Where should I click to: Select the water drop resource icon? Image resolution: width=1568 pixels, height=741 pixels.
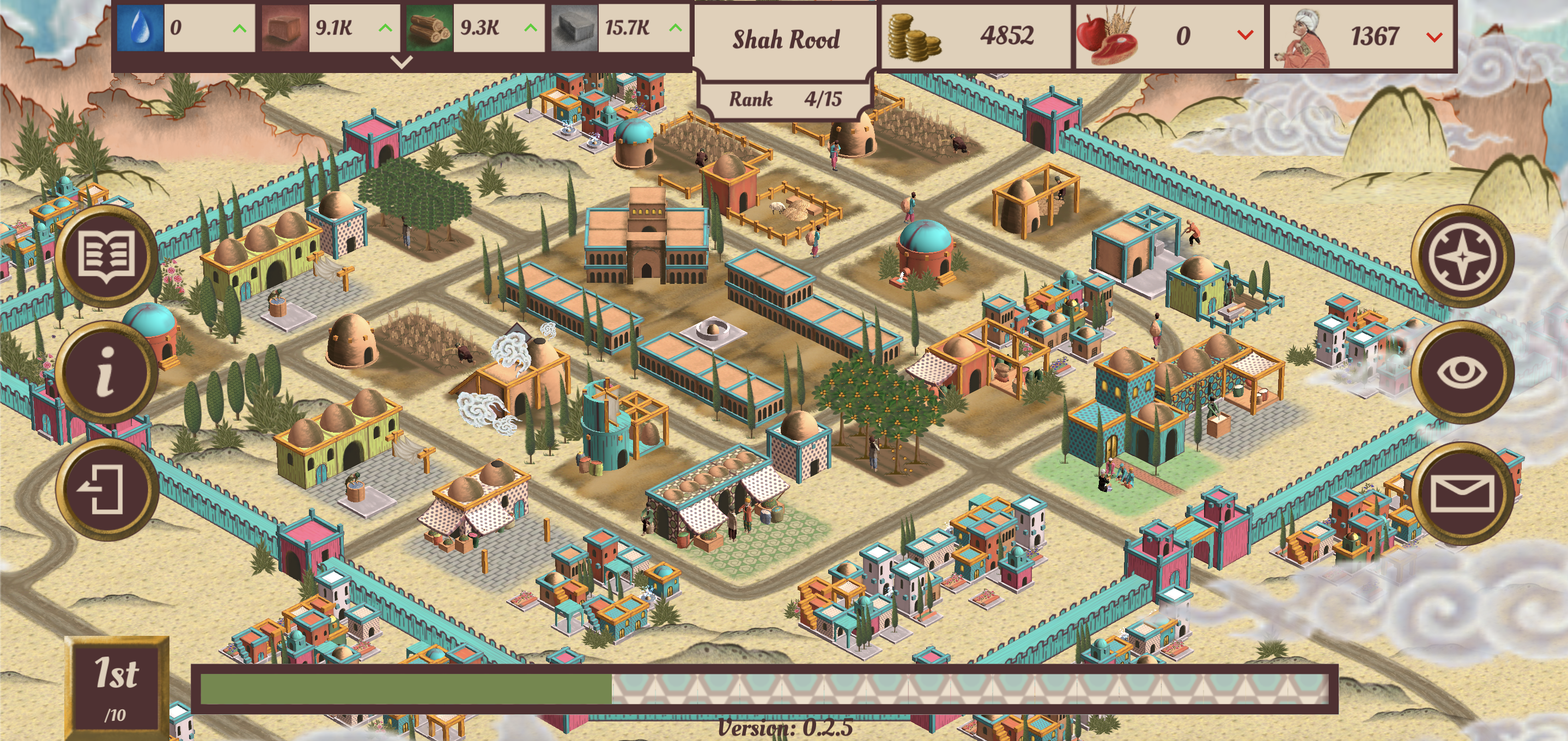coord(140,28)
